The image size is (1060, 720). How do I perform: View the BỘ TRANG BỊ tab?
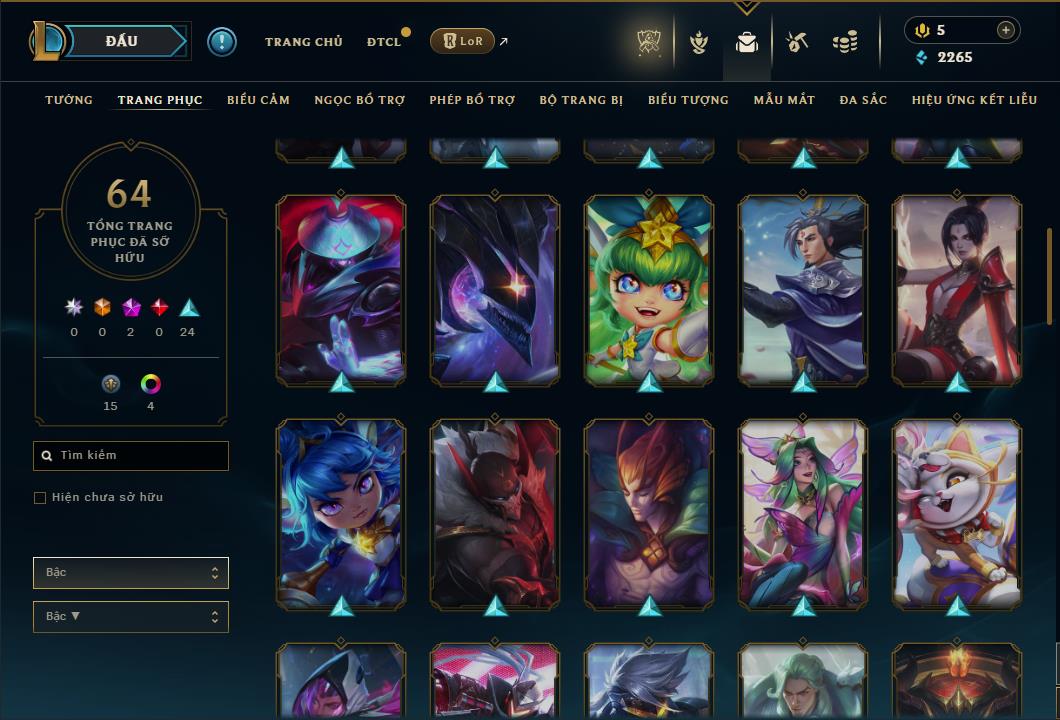click(581, 100)
